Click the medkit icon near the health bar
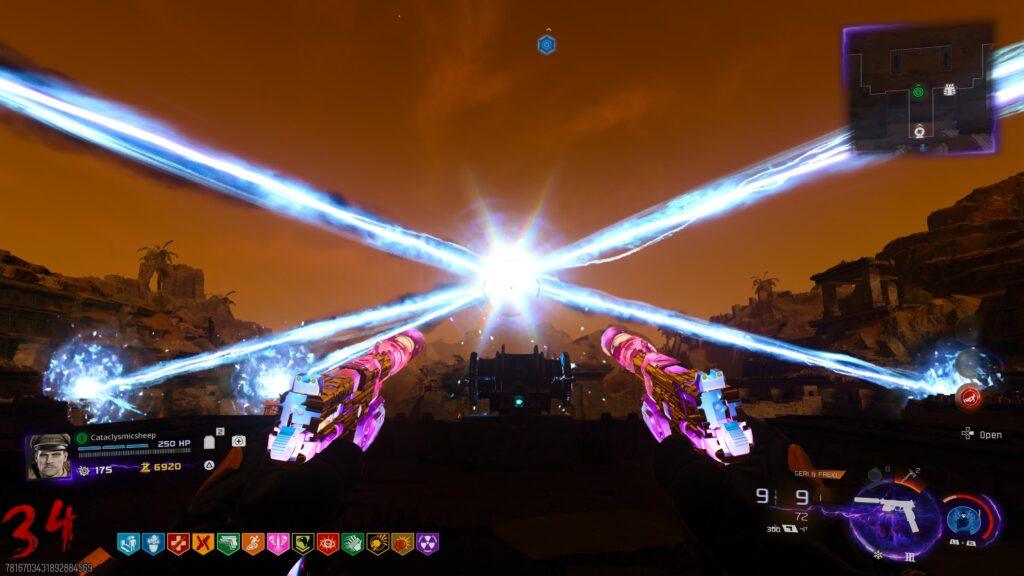This screenshot has height=576, width=1024. coord(238,441)
